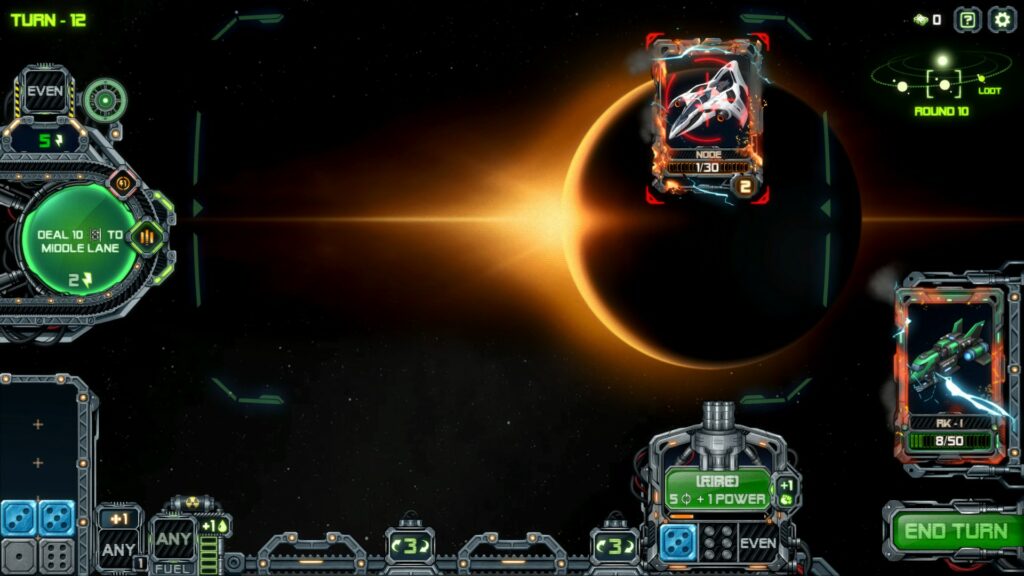Open the settings gear menu
The image size is (1024, 576).
pos(1001,19)
